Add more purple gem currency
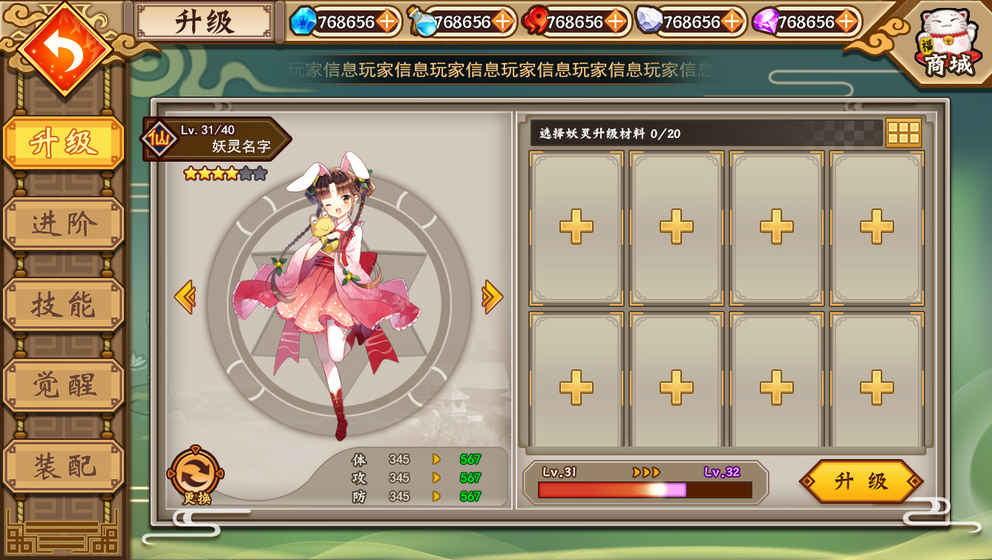The height and width of the screenshot is (560, 992). [x=847, y=21]
